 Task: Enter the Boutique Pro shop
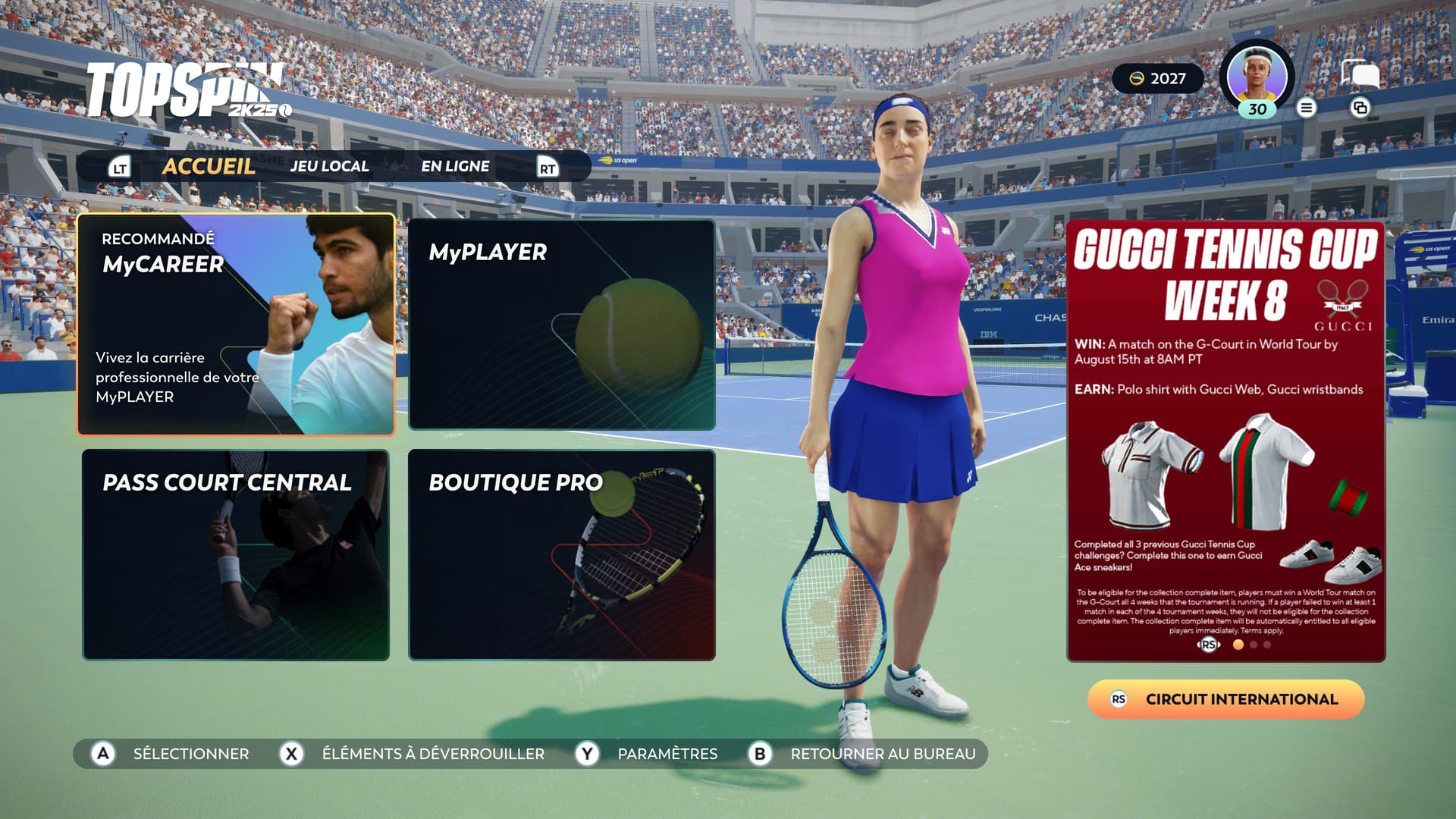click(561, 554)
